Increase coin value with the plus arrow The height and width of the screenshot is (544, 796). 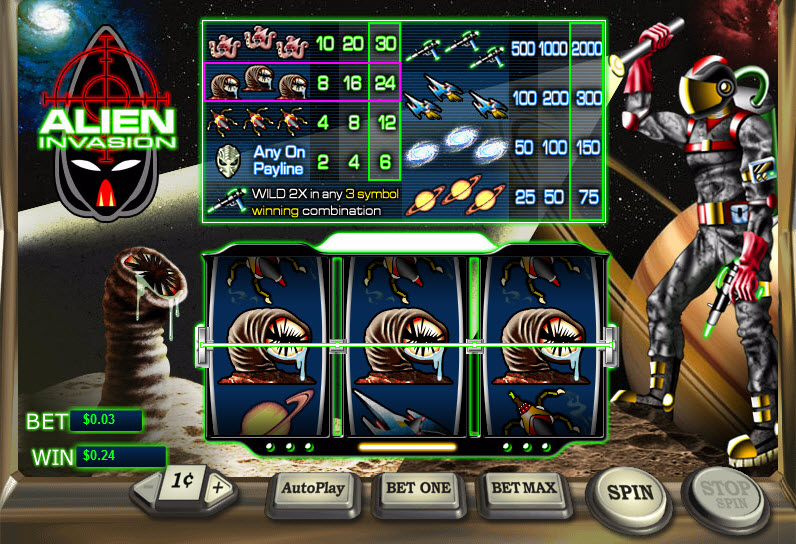coord(221,488)
